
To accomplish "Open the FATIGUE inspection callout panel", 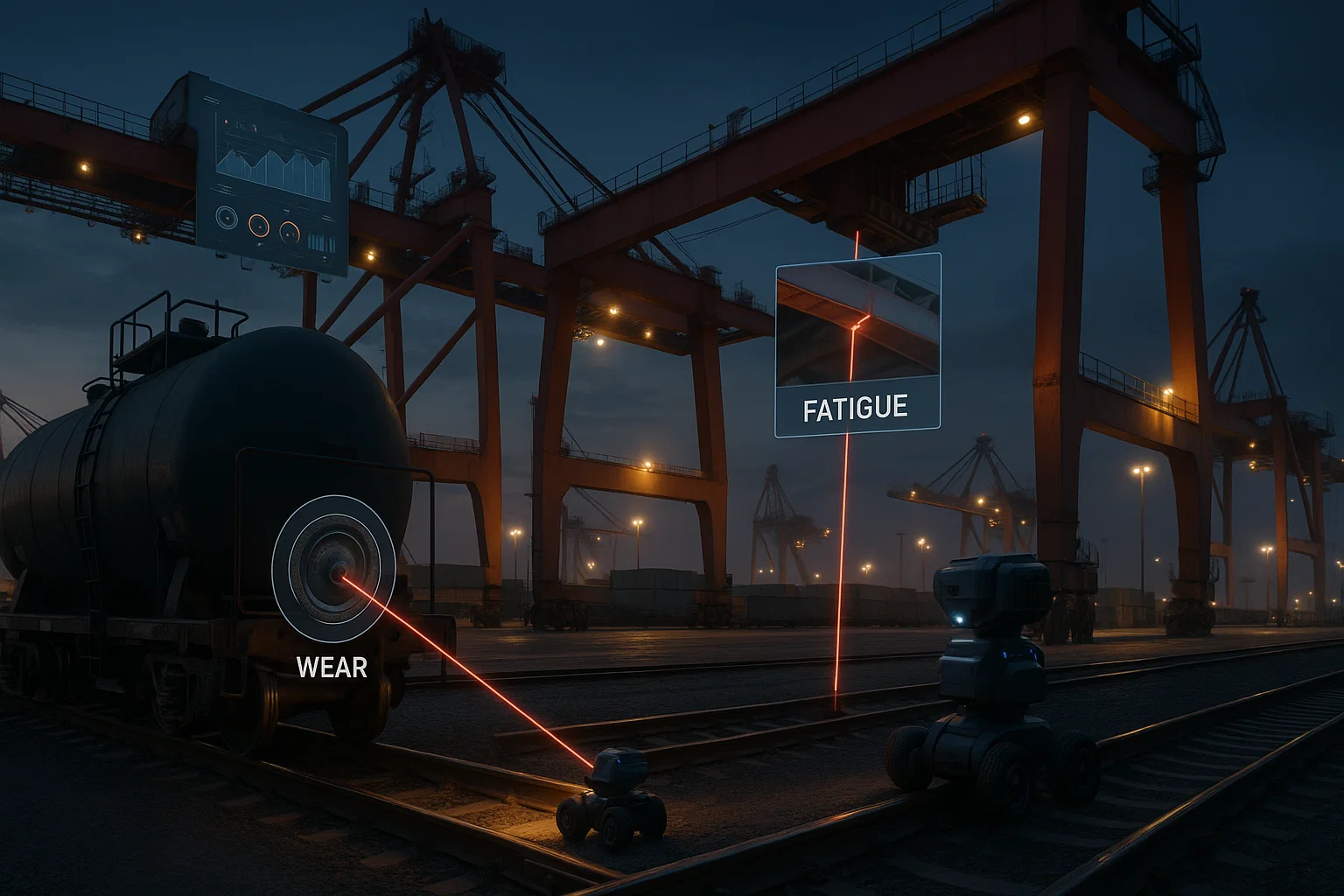I will coord(857,346).
